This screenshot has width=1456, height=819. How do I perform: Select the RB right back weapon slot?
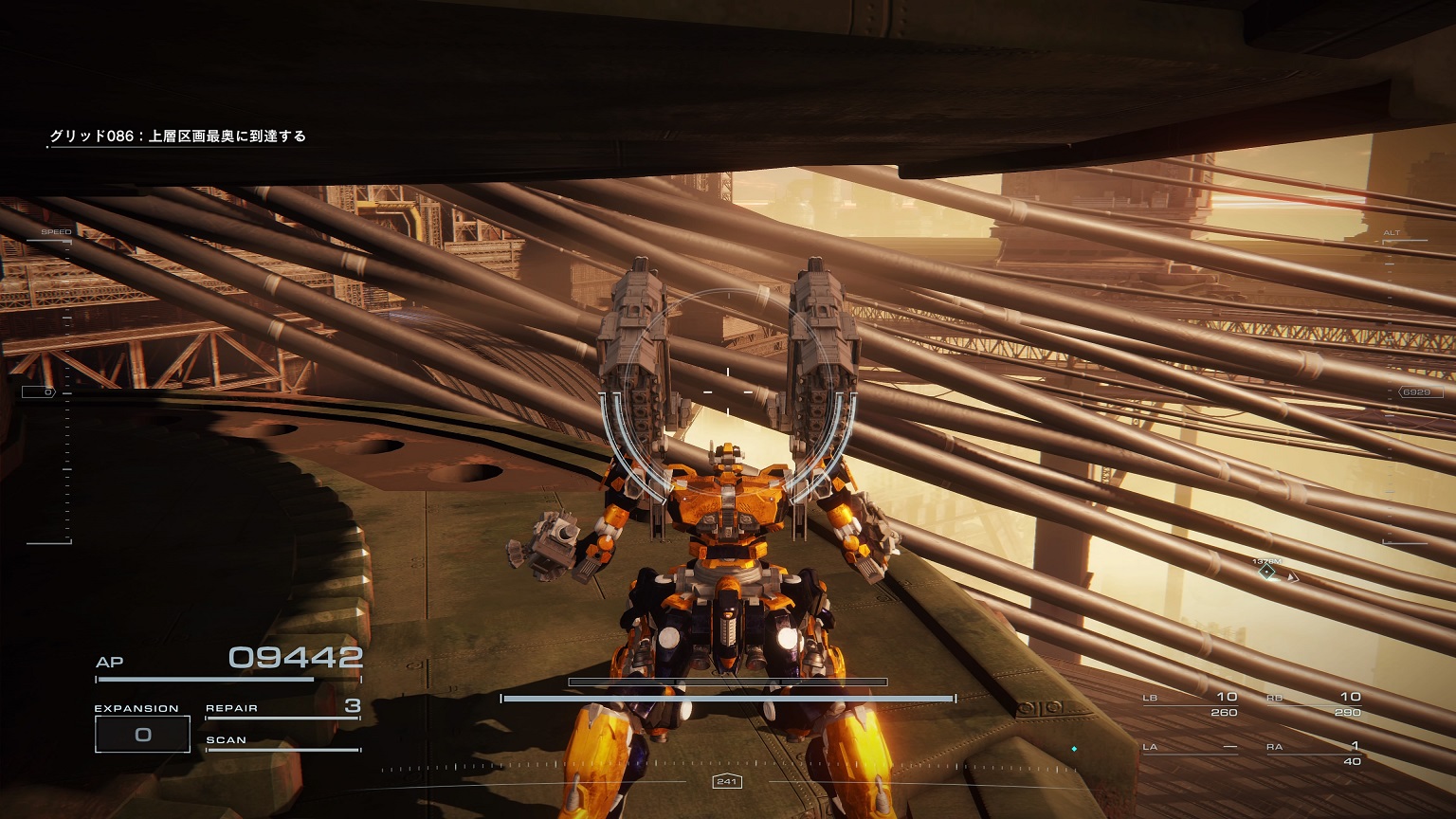pos(1314,704)
